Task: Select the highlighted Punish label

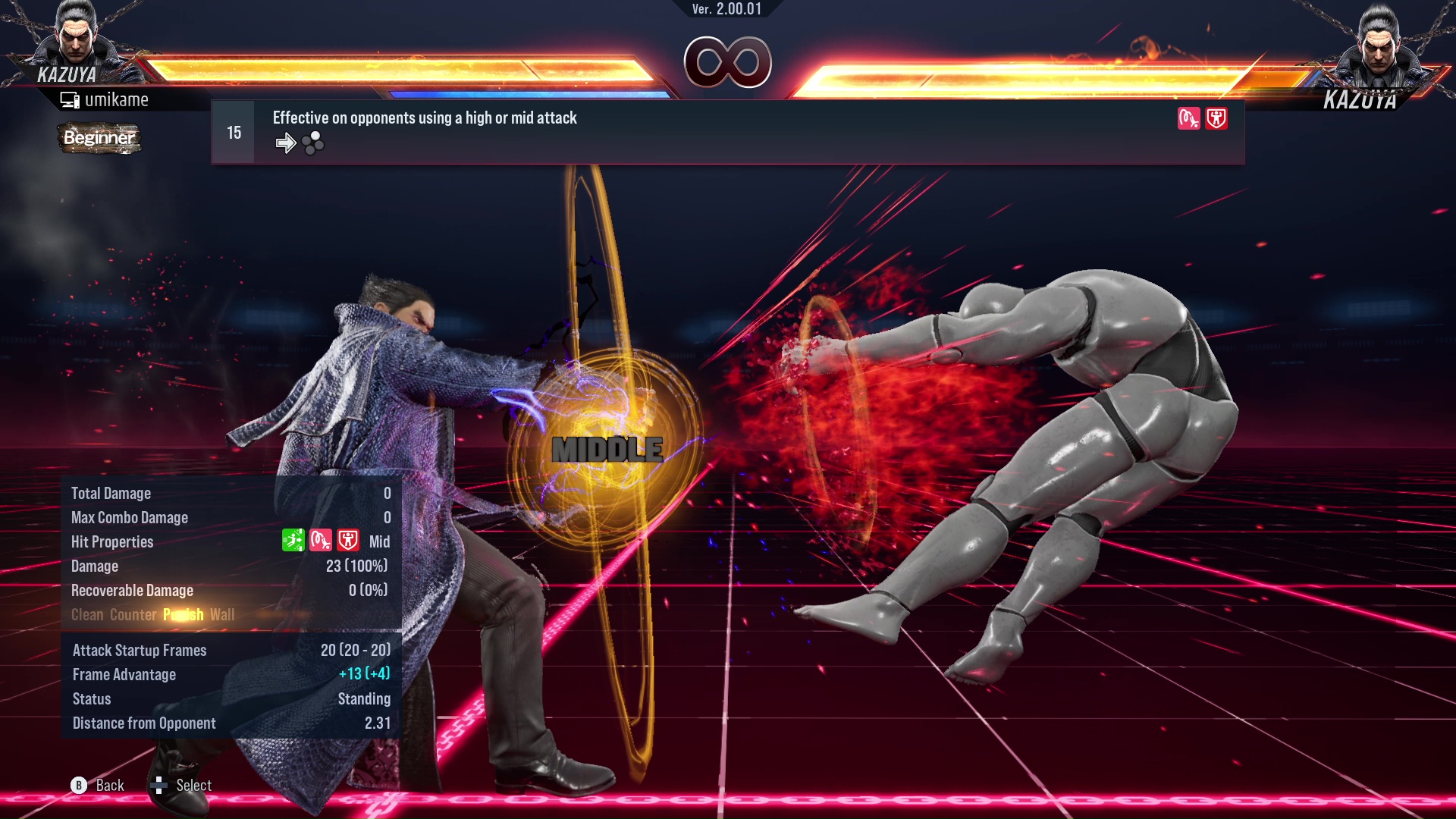Action: pyautogui.click(x=182, y=615)
